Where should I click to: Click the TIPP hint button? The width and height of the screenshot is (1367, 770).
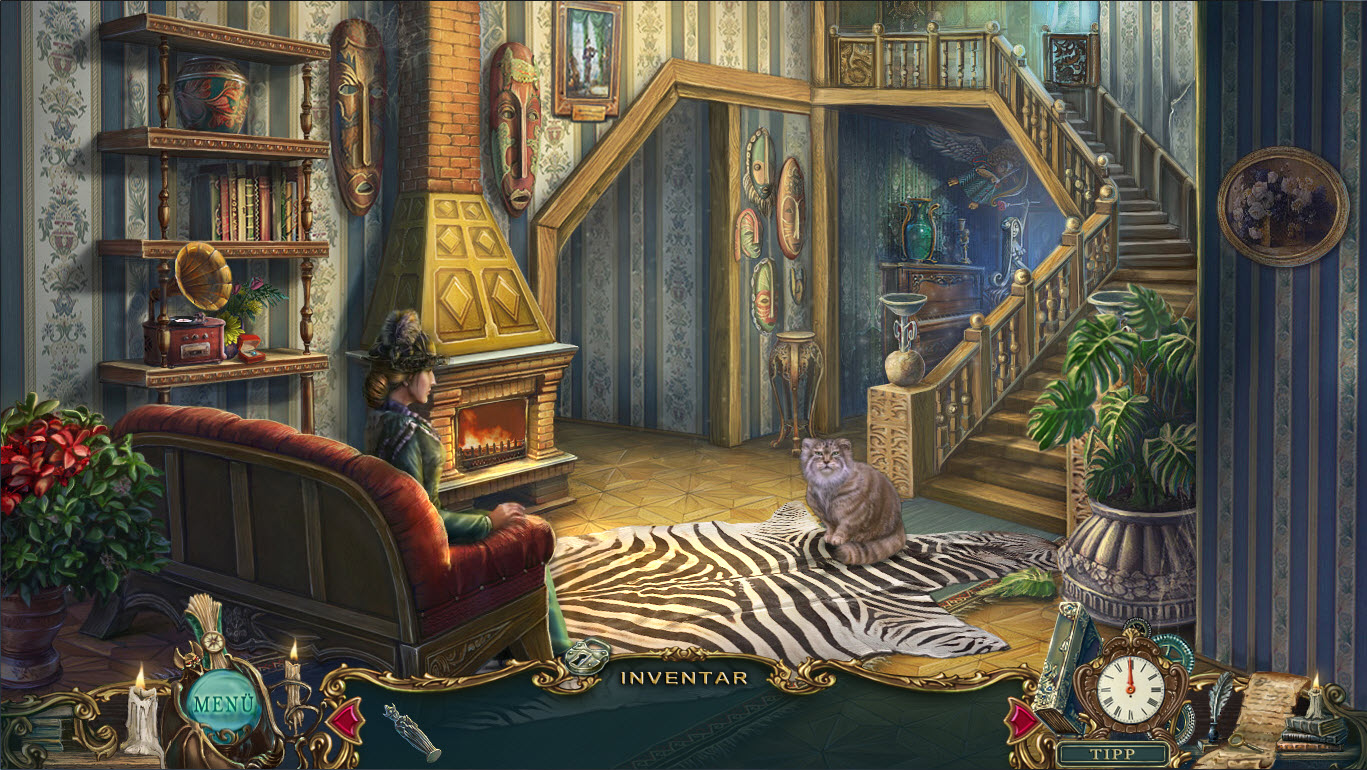(x=1115, y=754)
